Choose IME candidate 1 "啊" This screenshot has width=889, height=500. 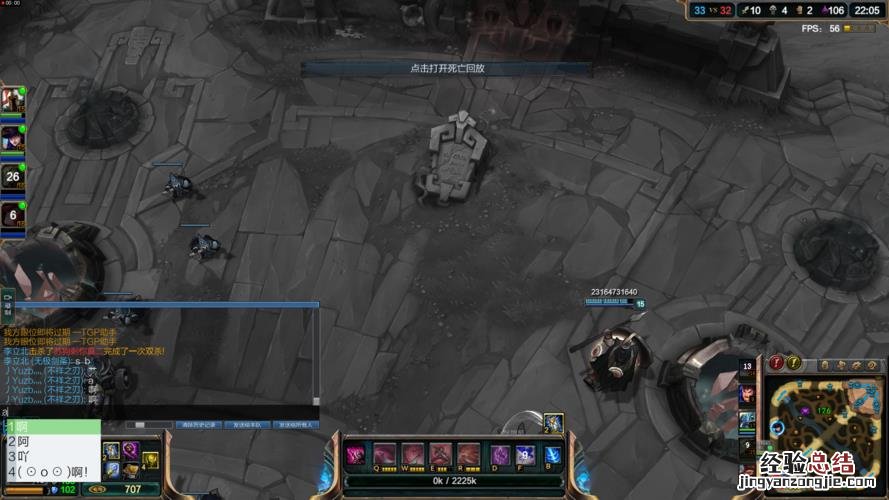pyautogui.click(x=50, y=427)
